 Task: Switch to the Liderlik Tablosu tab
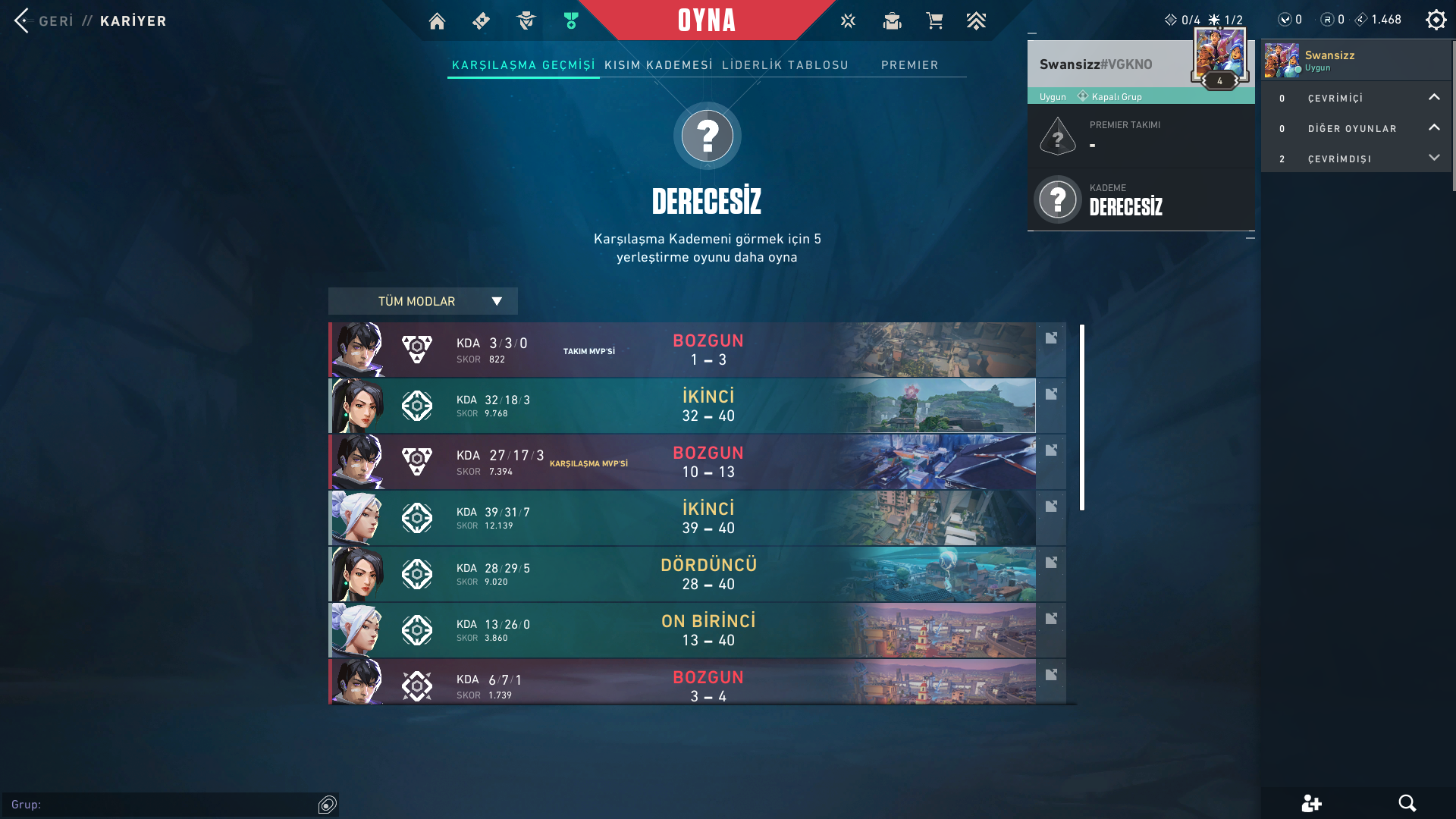[x=785, y=65]
